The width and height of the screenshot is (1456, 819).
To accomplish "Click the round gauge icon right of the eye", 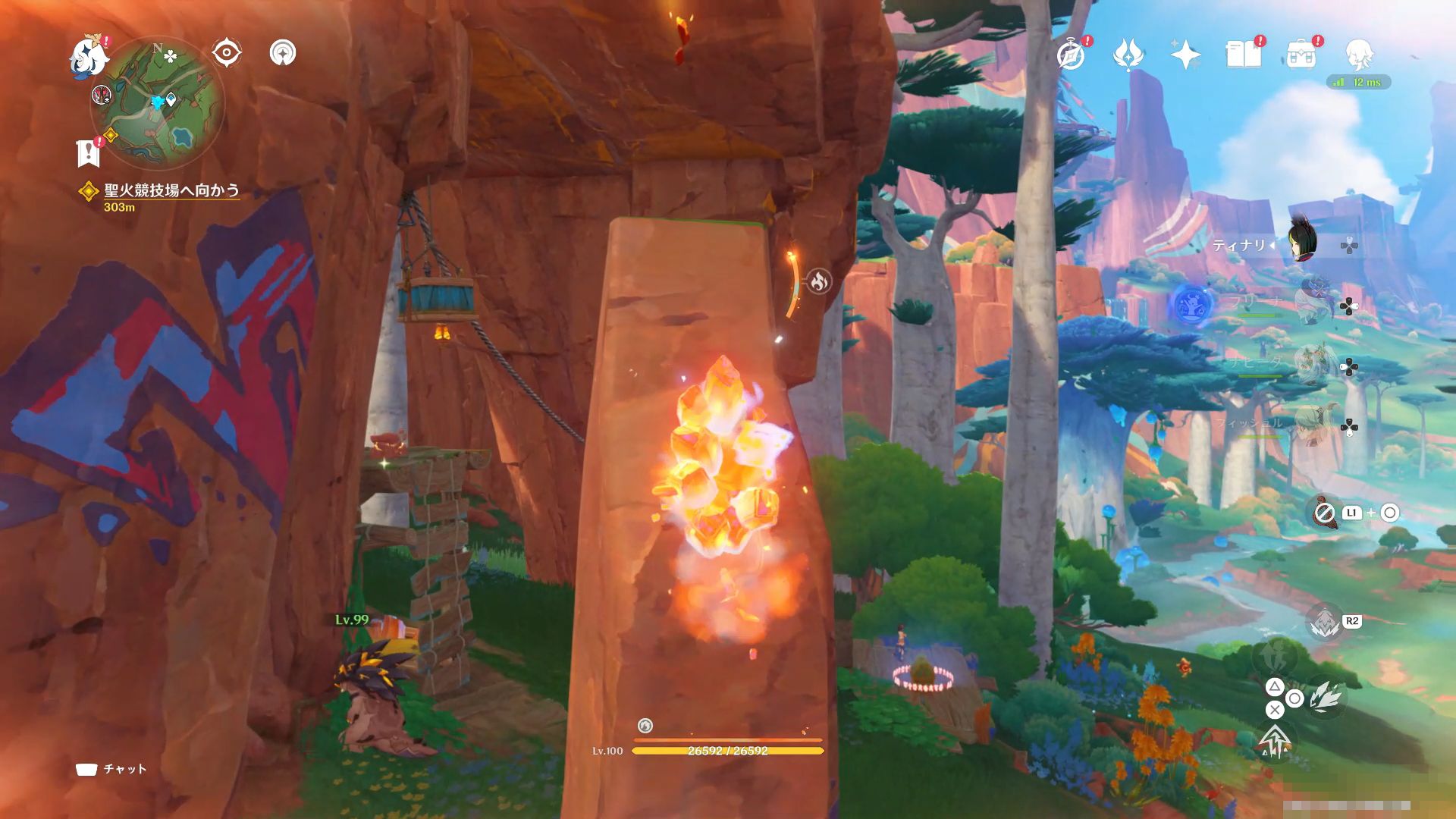I will click(283, 53).
